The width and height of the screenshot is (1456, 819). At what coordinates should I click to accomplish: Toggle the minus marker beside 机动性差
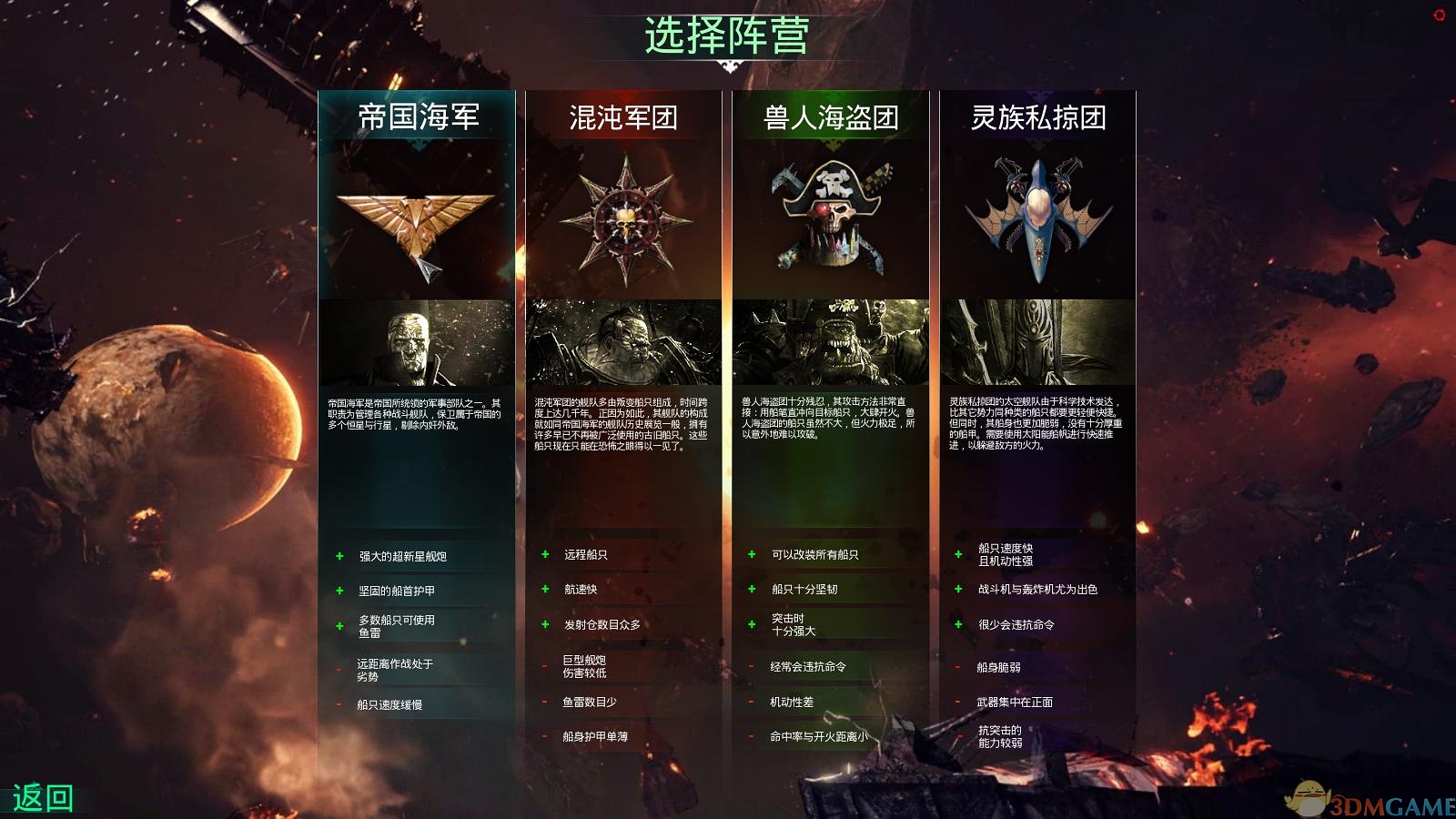(752, 703)
